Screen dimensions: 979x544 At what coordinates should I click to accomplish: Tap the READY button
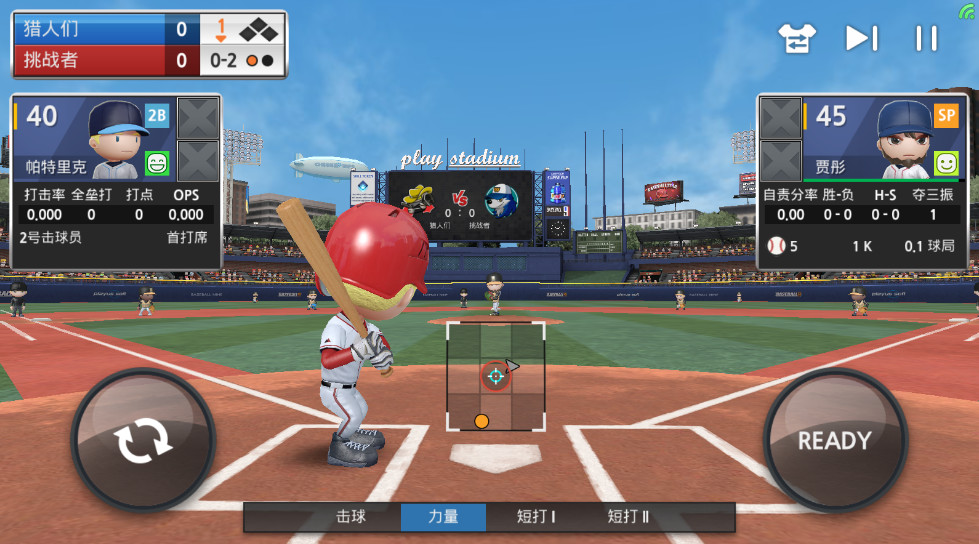click(x=834, y=440)
